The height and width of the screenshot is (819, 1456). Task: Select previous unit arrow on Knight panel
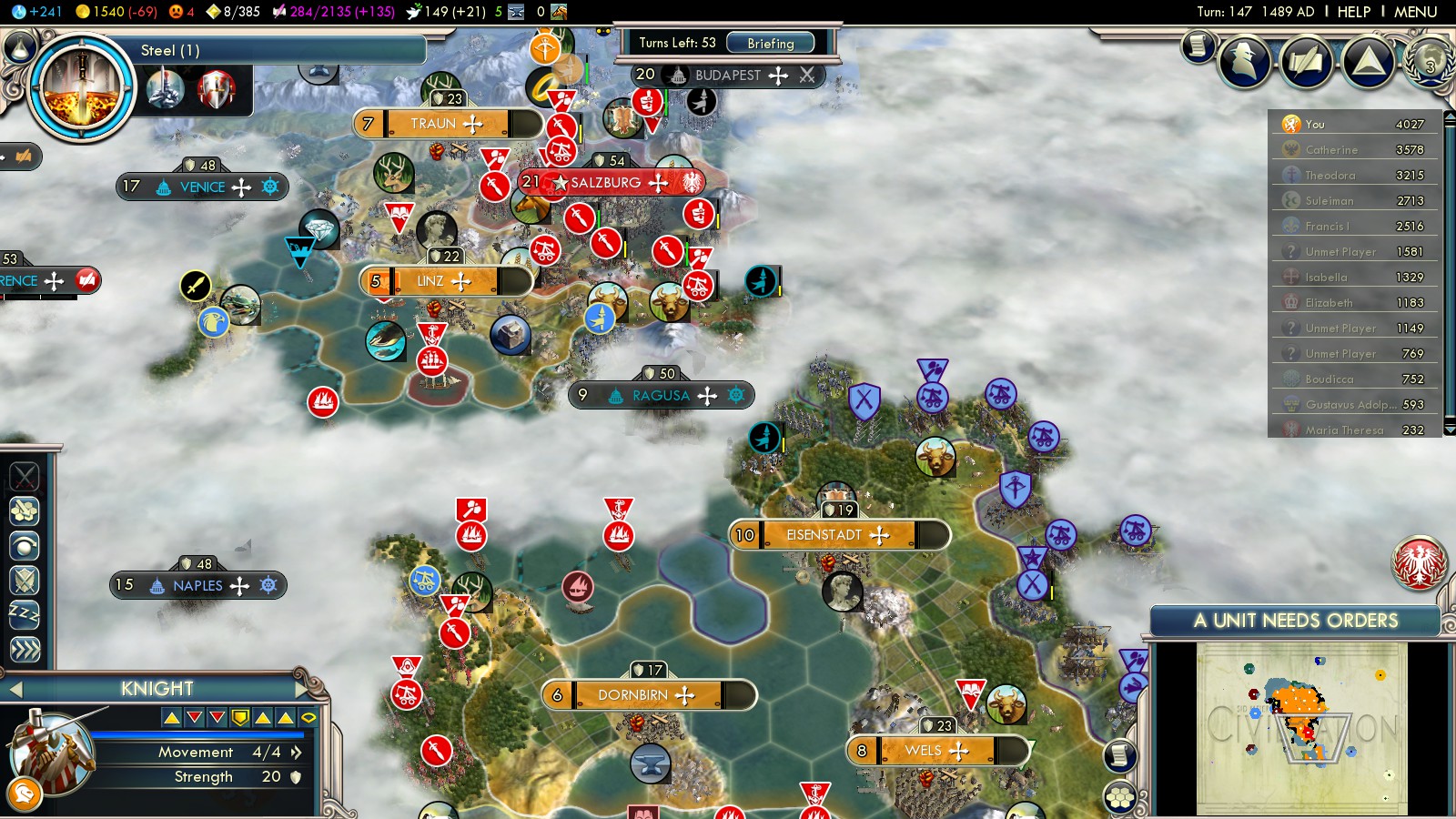point(15,690)
